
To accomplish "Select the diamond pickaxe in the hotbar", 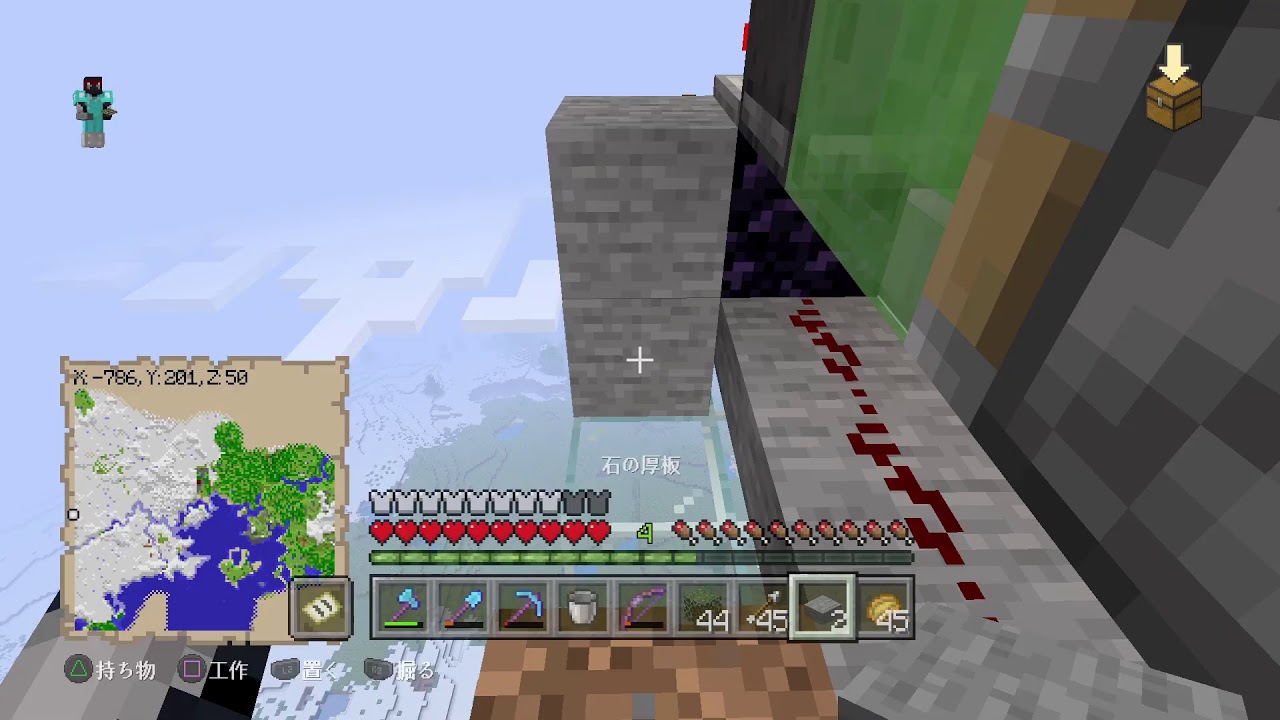I will tap(521, 605).
